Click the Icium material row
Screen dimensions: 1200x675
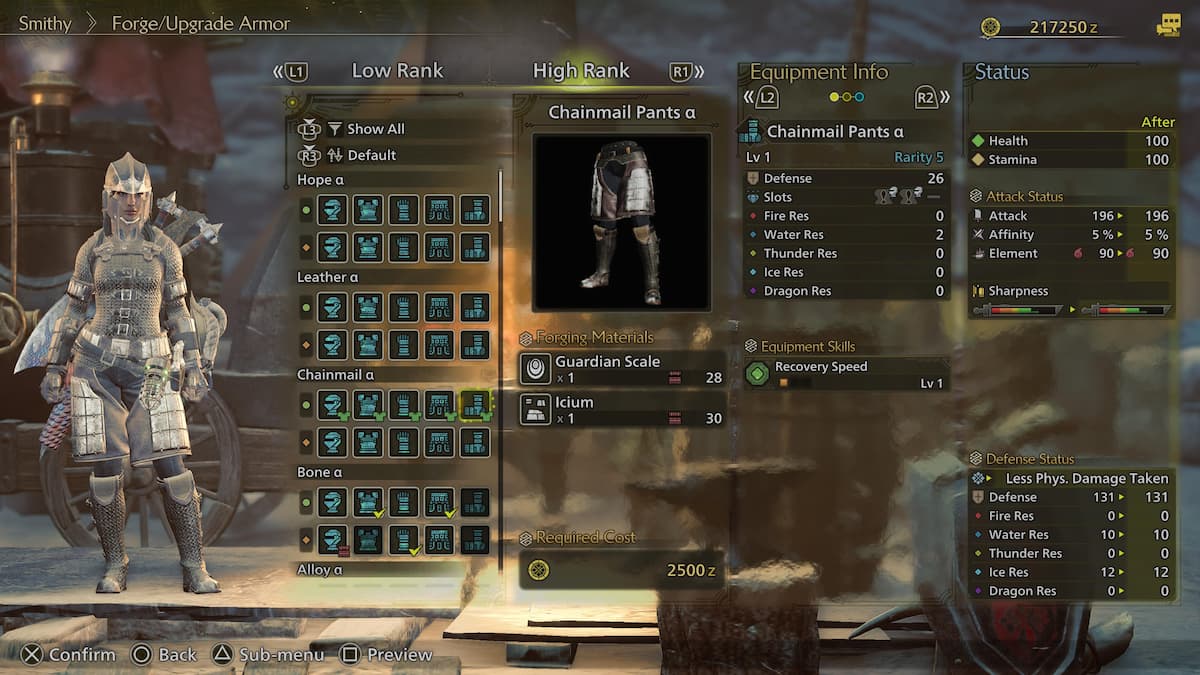tap(621, 410)
